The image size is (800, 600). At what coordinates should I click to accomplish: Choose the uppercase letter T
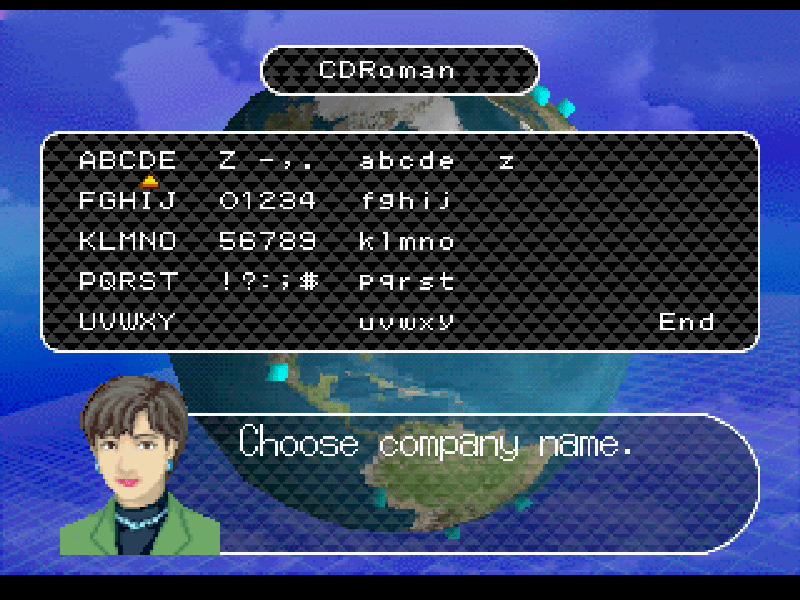point(167,282)
